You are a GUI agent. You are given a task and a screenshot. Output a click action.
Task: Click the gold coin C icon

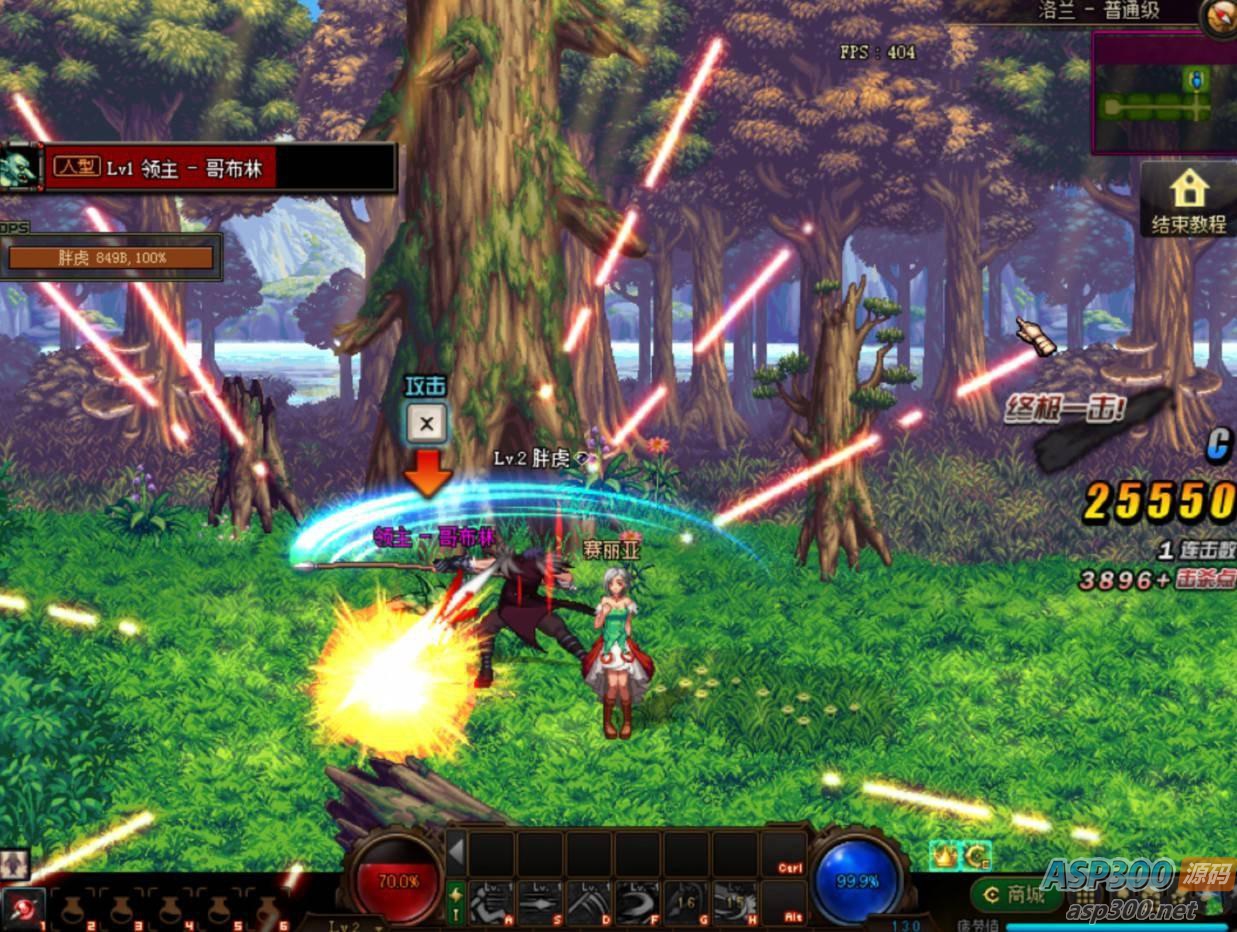click(977, 855)
